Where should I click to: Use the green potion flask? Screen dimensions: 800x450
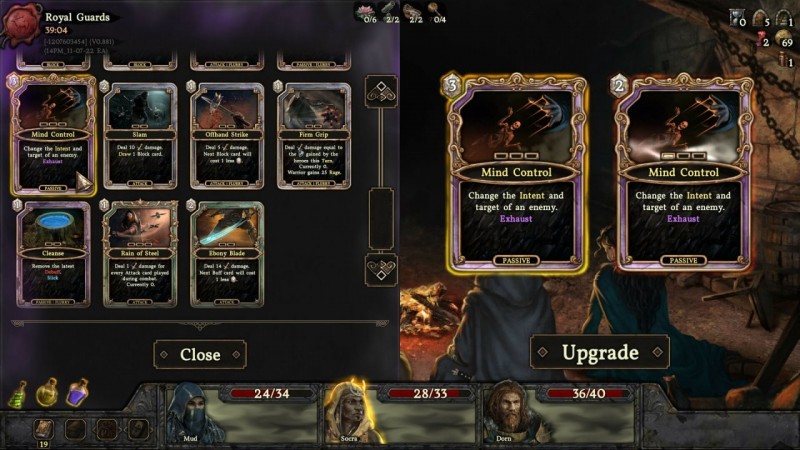[x=17, y=393]
